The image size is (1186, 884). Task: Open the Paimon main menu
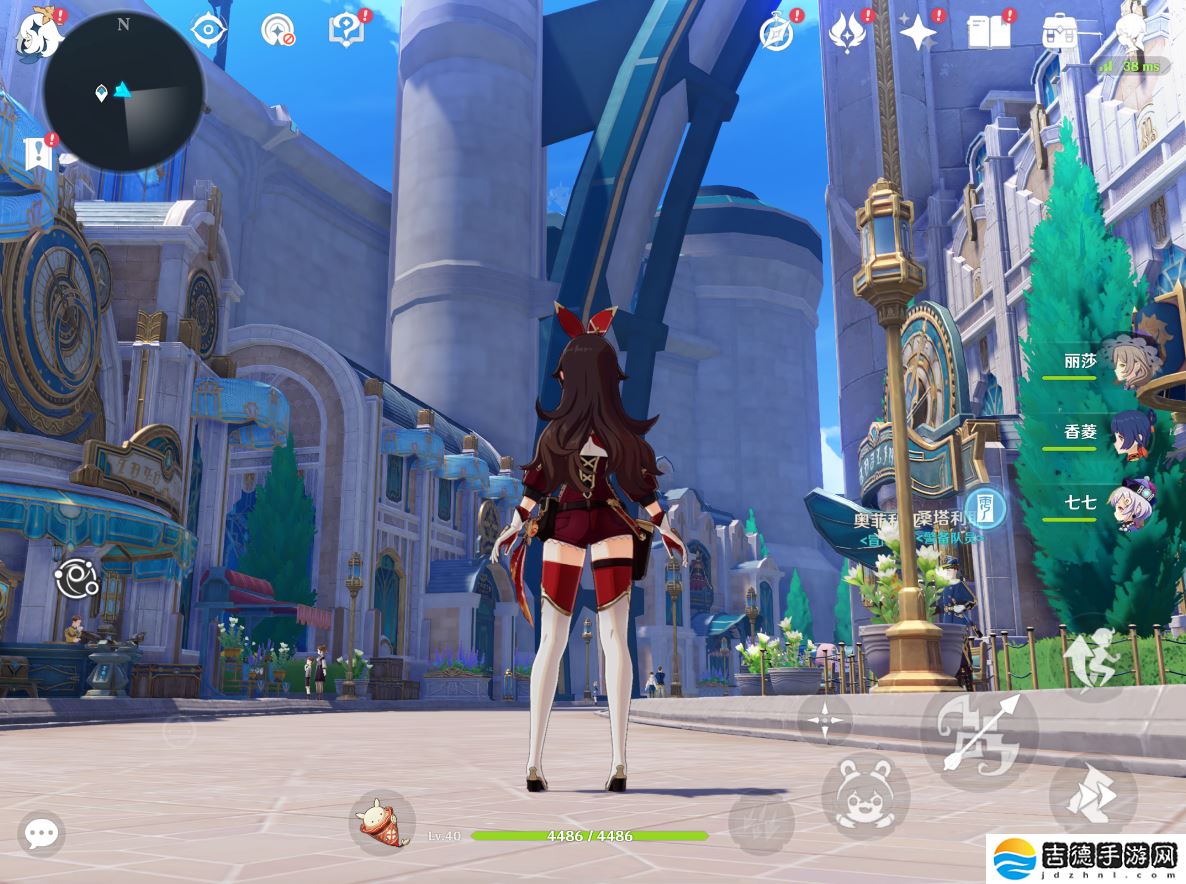pos(40,31)
